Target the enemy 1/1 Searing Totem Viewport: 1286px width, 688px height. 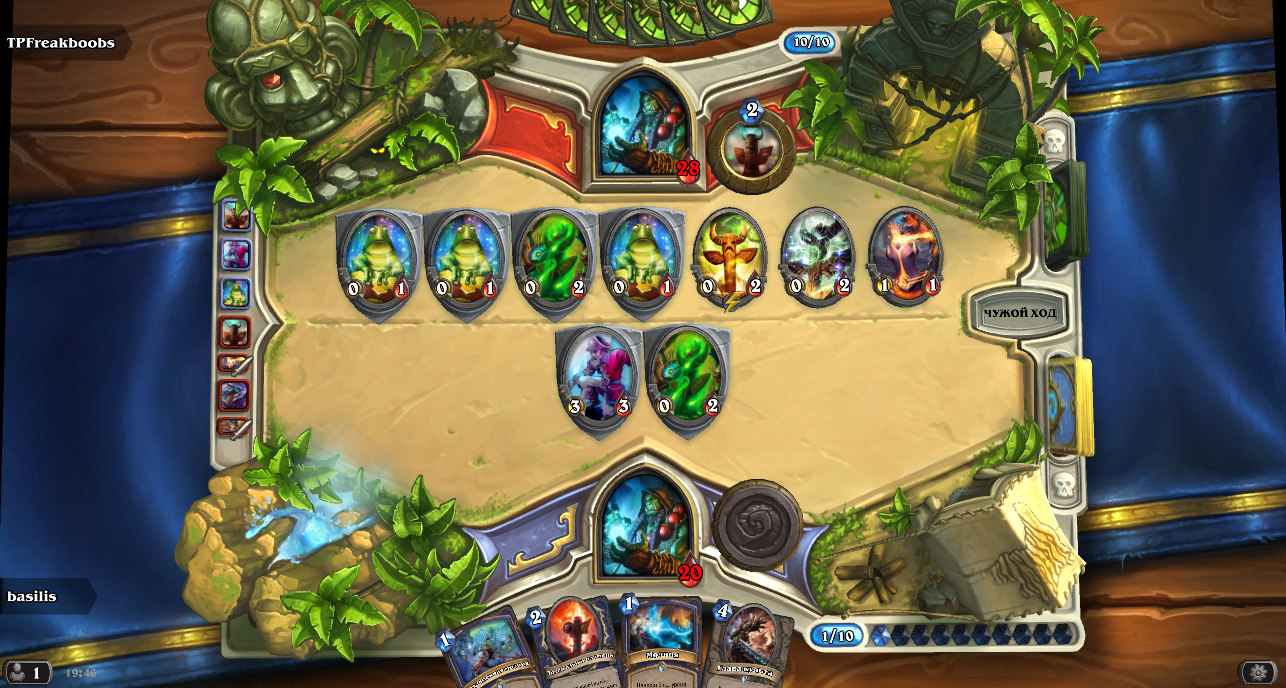tap(905, 257)
